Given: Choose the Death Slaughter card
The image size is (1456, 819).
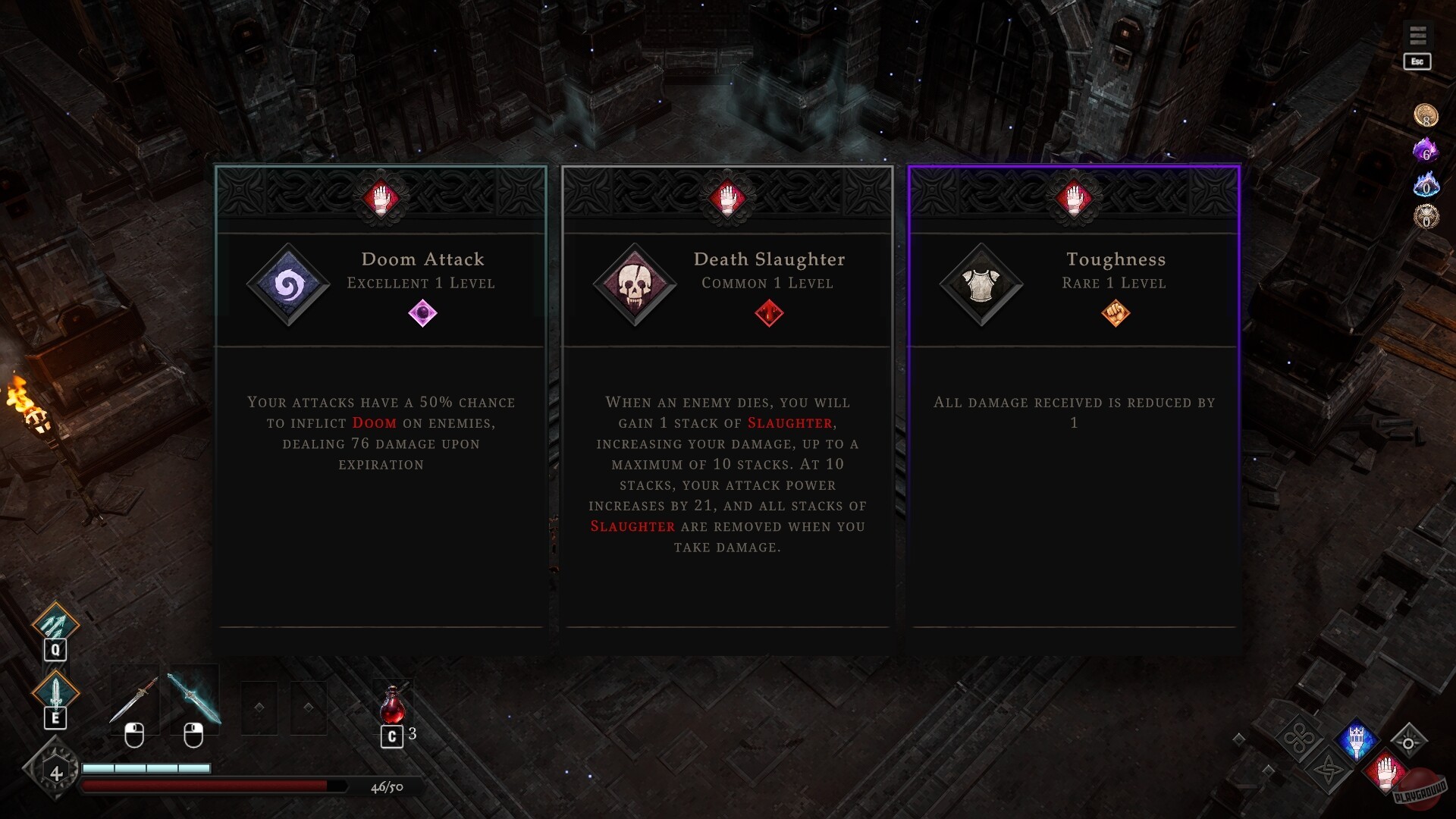Looking at the screenshot, I should click(727, 409).
